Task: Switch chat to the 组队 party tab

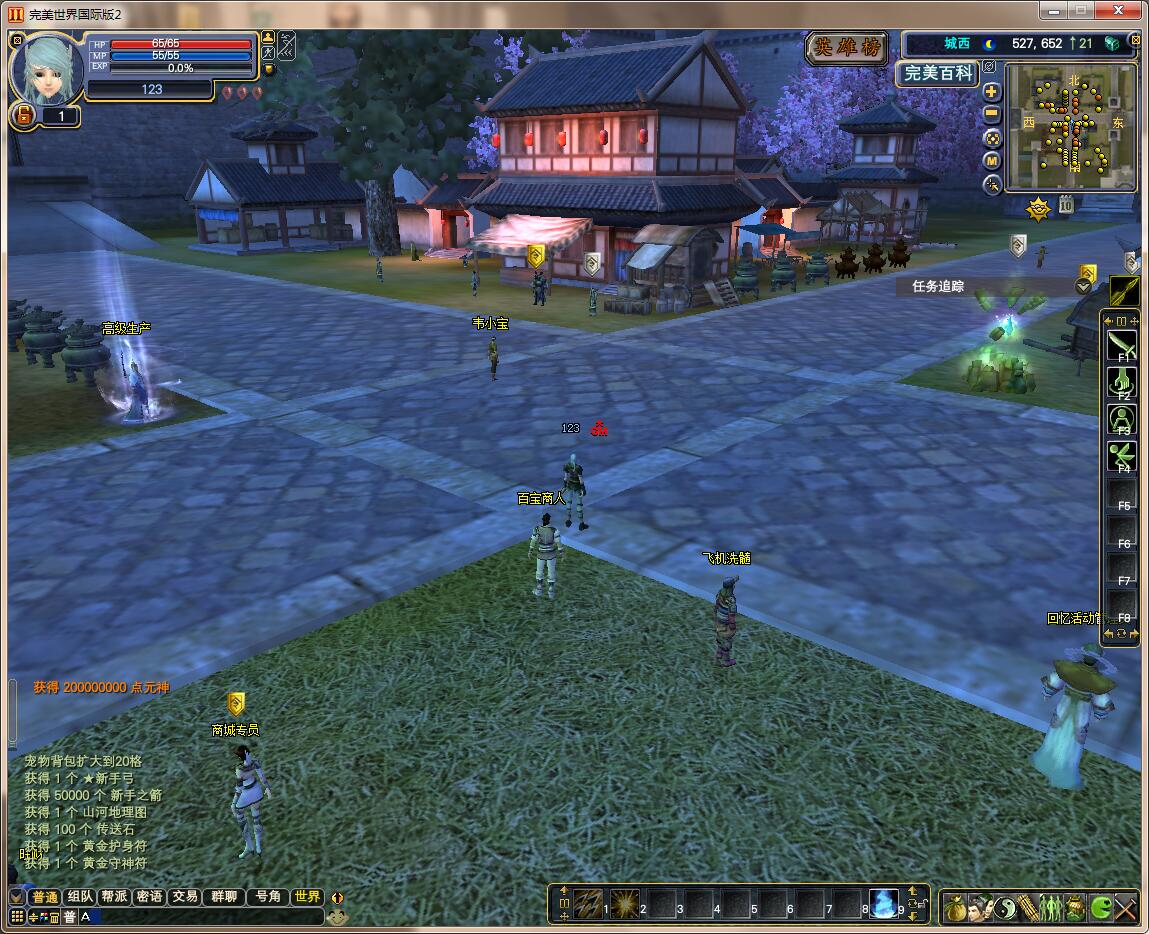Action: 81,897
